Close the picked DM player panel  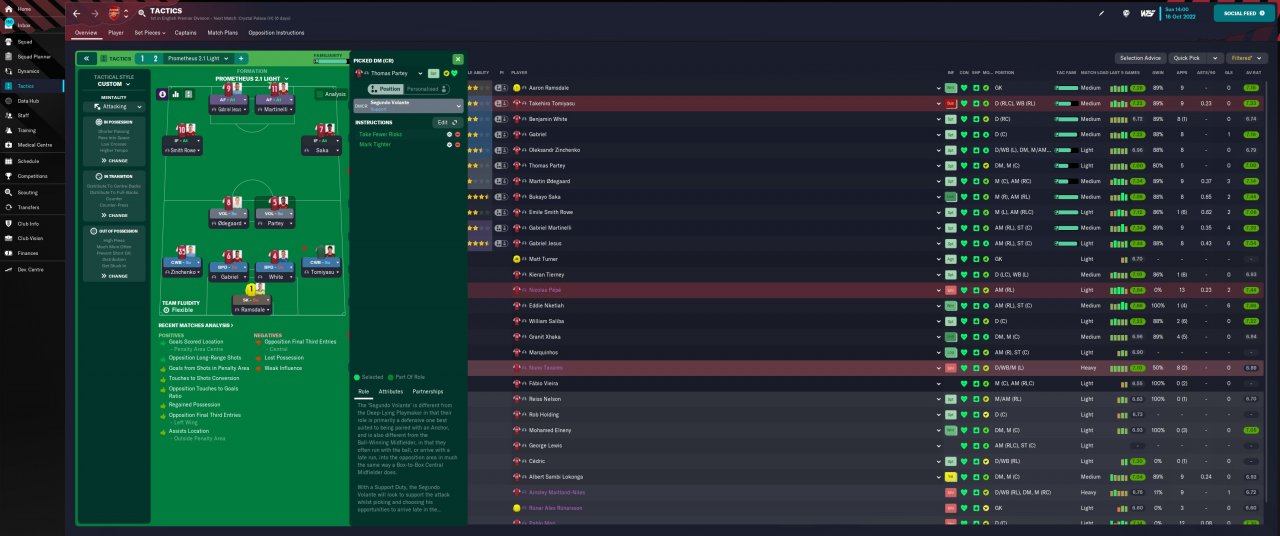point(458,60)
